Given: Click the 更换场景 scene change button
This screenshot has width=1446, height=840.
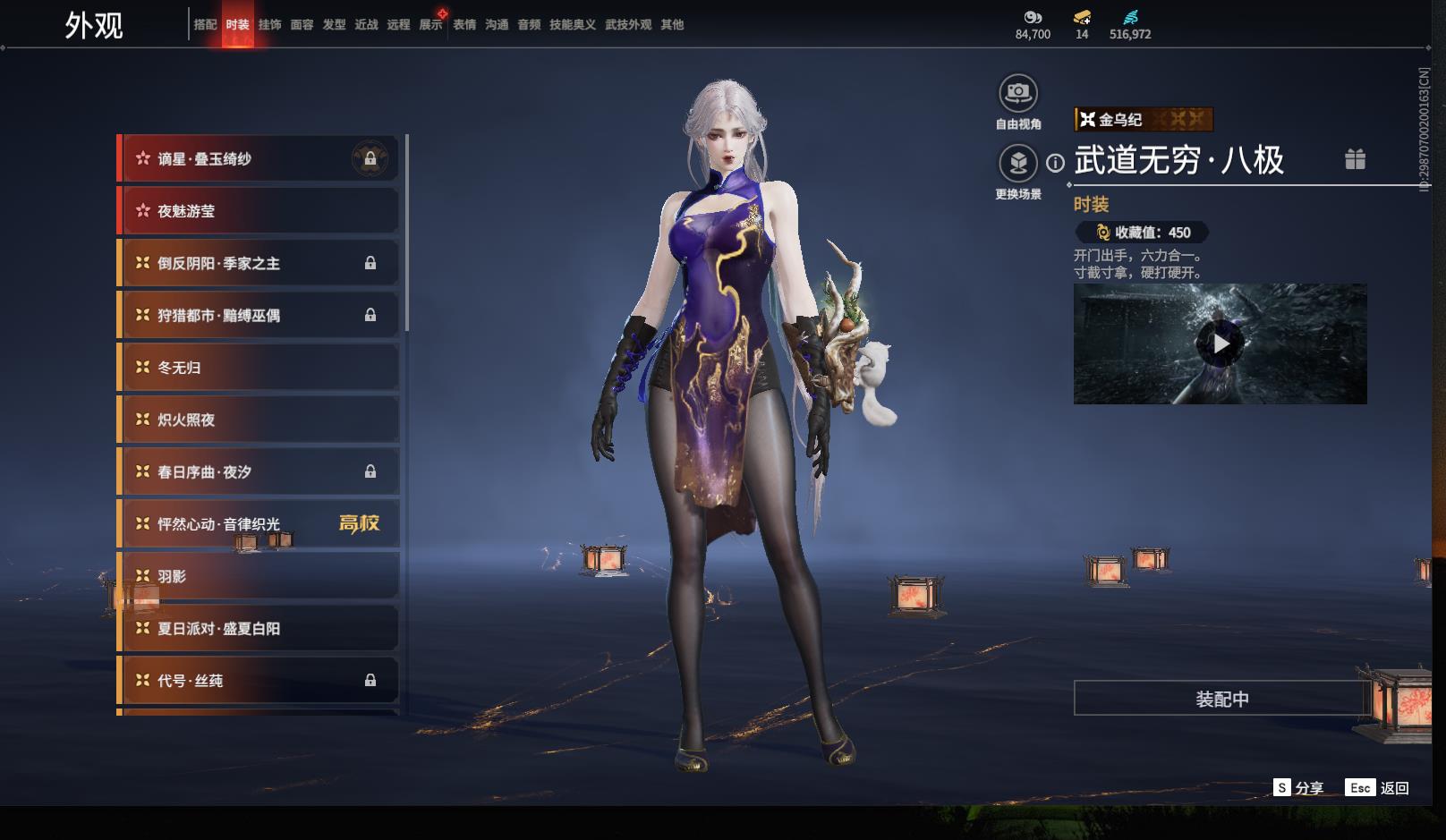Looking at the screenshot, I should 1018,164.
